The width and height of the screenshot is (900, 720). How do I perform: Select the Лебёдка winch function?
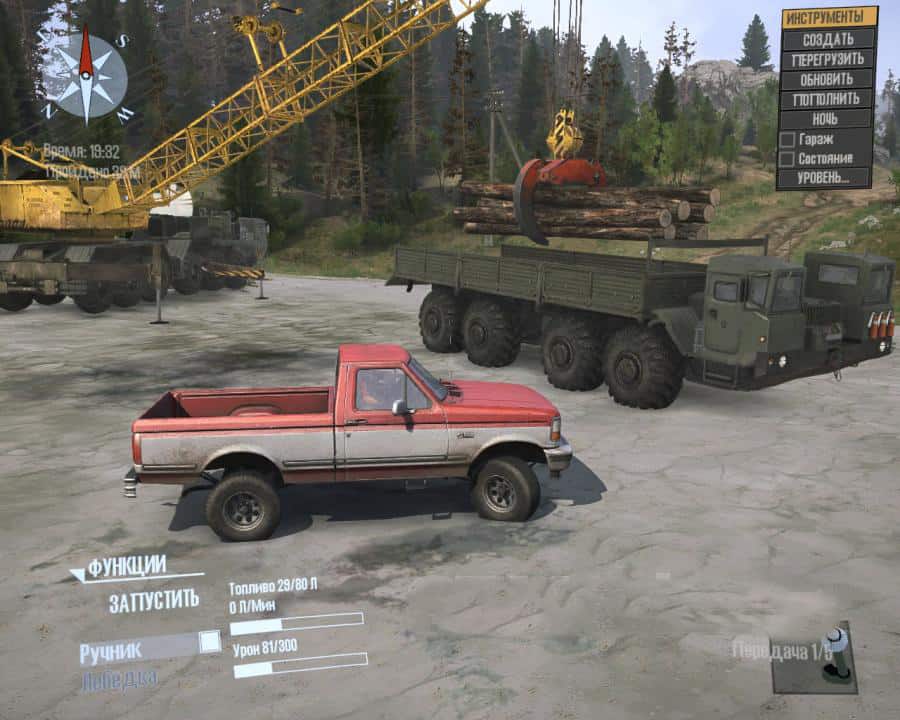point(118,679)
